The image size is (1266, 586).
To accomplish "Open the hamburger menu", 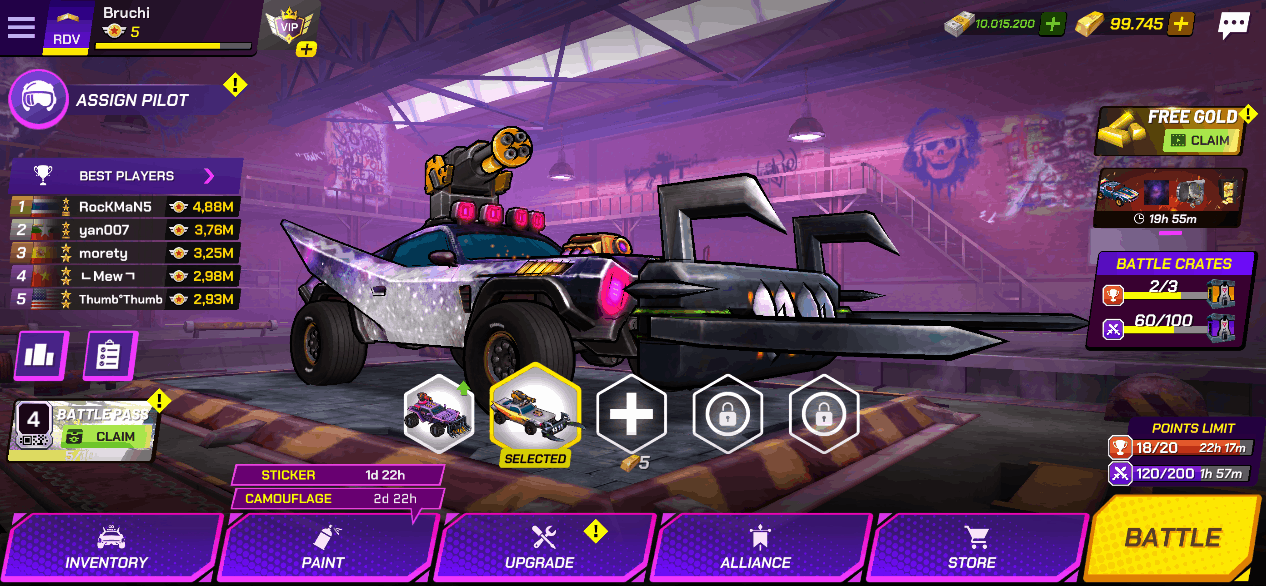I will click(x=21, y=27).
